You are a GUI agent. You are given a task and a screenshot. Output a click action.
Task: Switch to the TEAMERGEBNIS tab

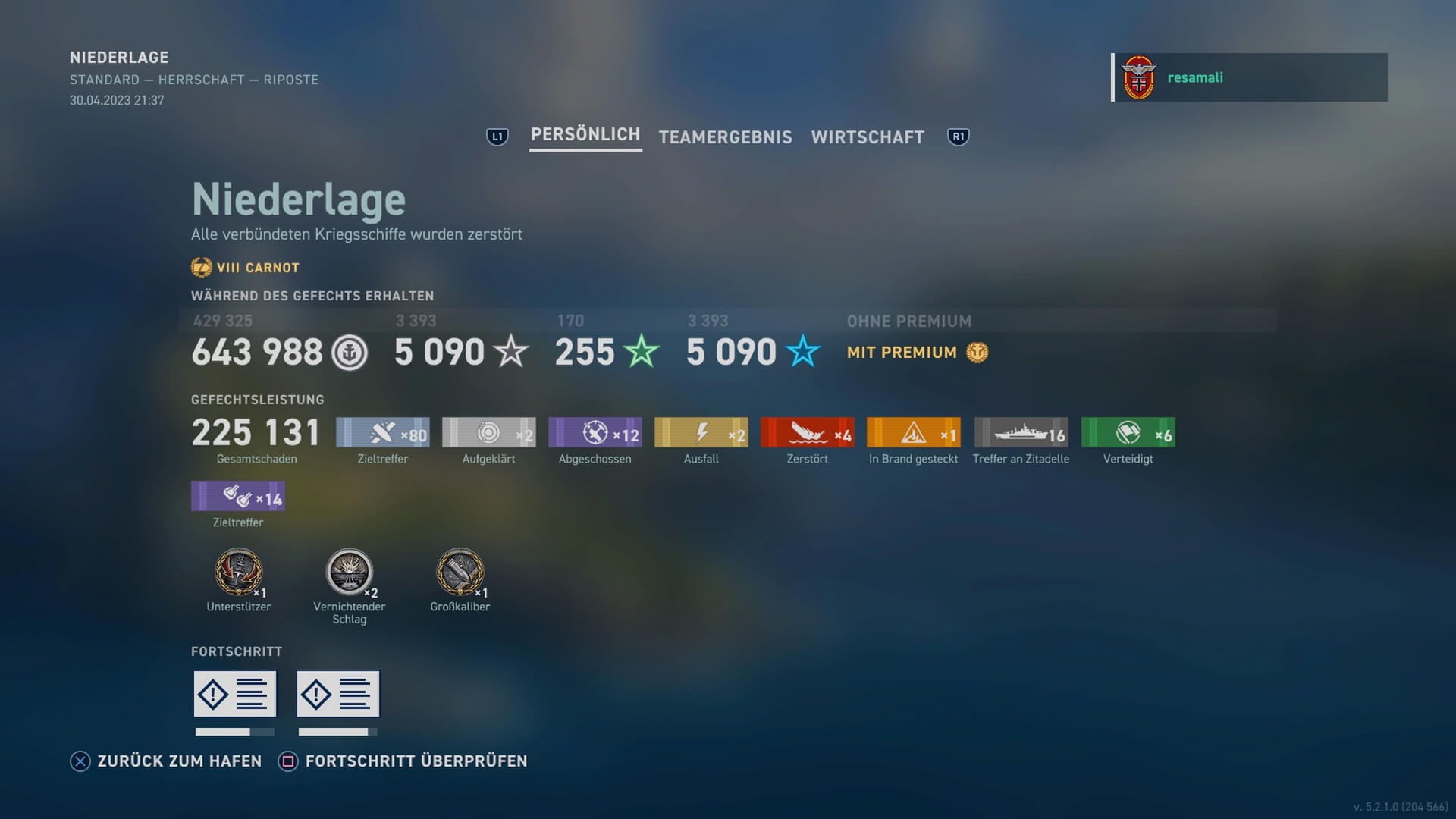coord(725,137)
